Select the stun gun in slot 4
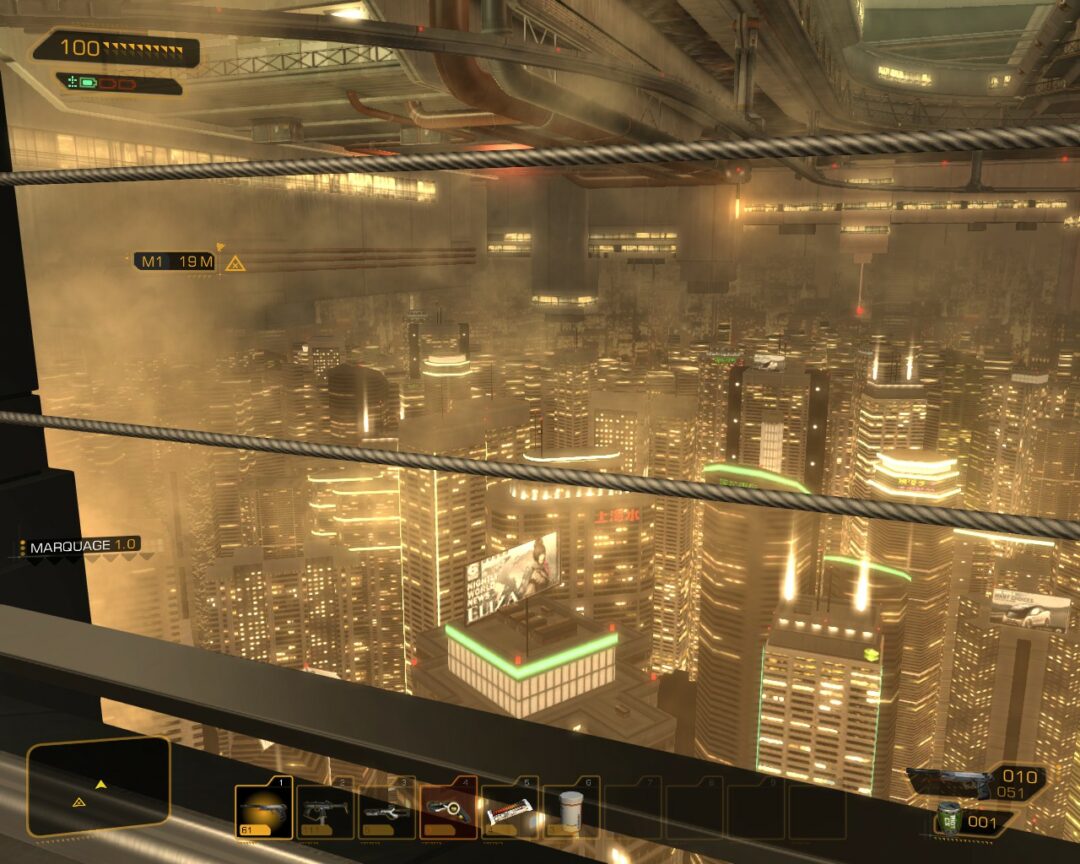1080x864 pixels. [x=448, y=810]
